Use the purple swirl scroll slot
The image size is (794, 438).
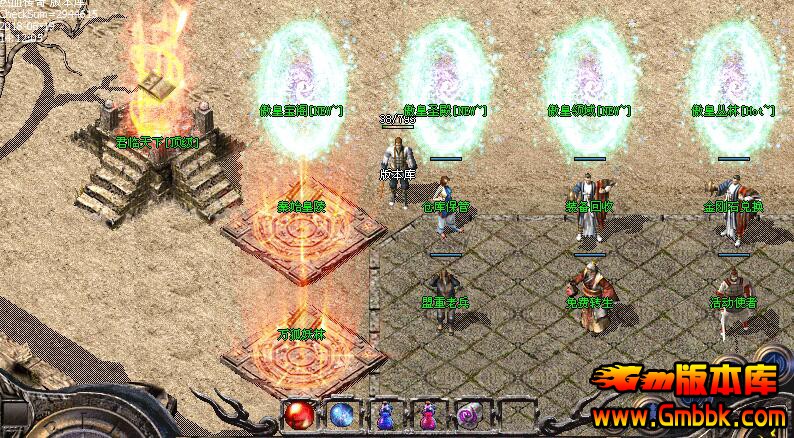(x=470, y=415)
